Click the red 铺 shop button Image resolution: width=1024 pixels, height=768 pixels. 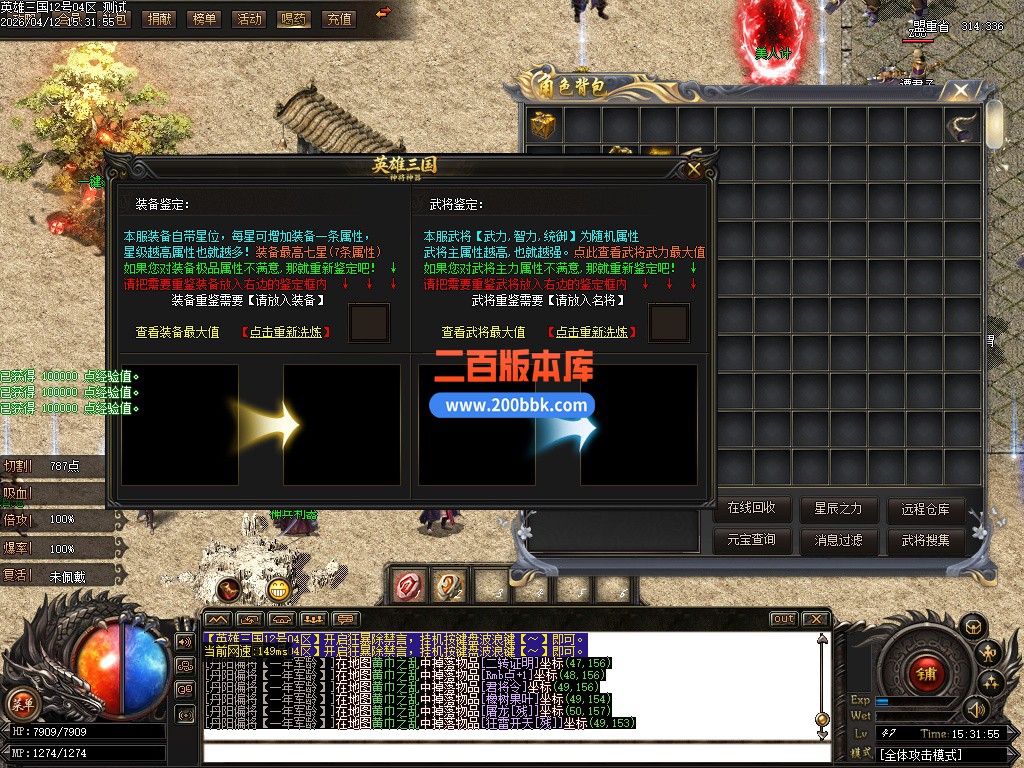[925, 669]
